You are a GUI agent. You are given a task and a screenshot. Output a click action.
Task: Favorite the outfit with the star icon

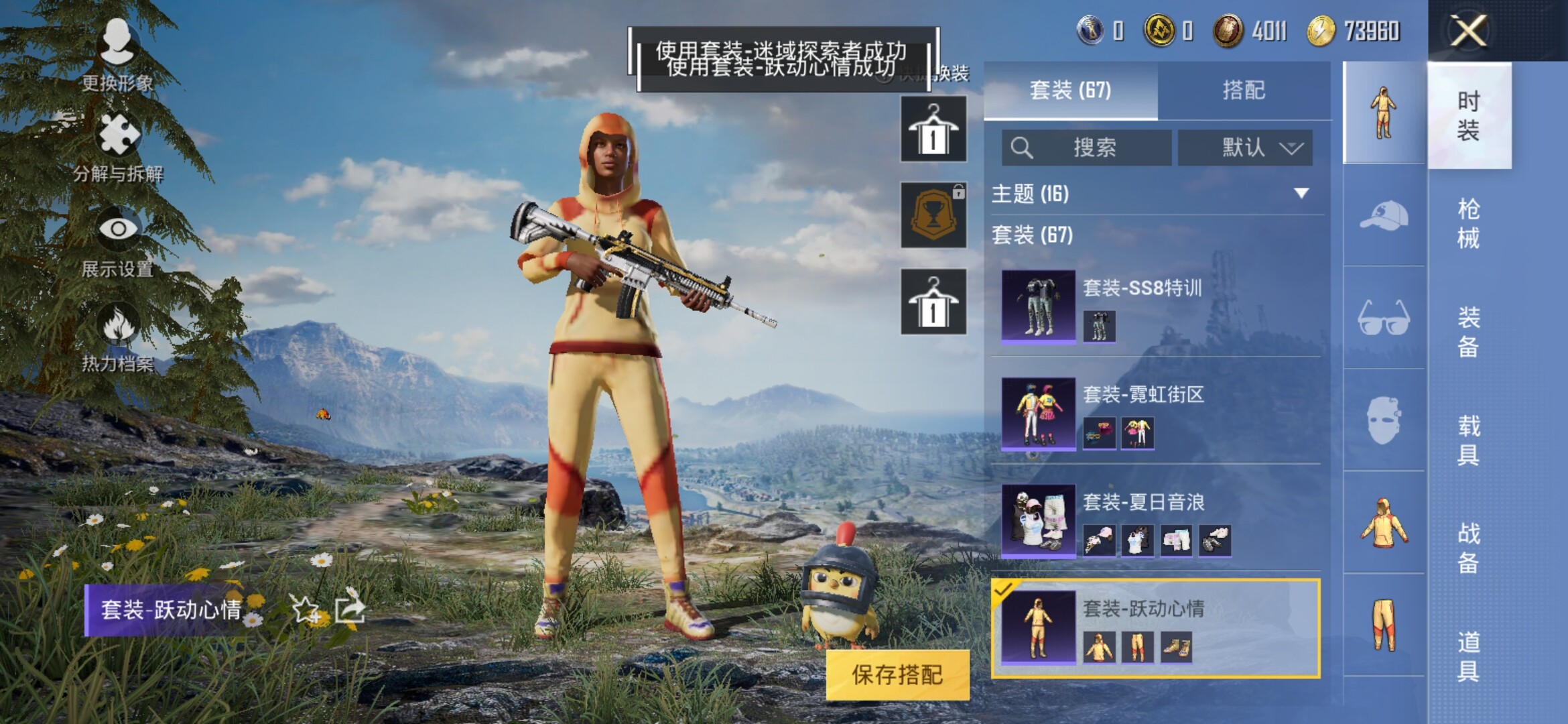coord(306,609)
